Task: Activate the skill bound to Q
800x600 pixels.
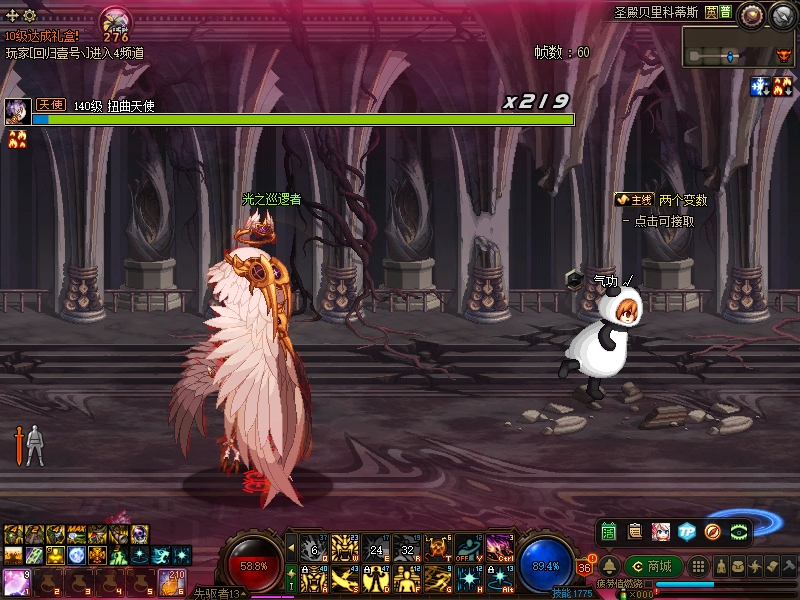Action: [314, 547]
